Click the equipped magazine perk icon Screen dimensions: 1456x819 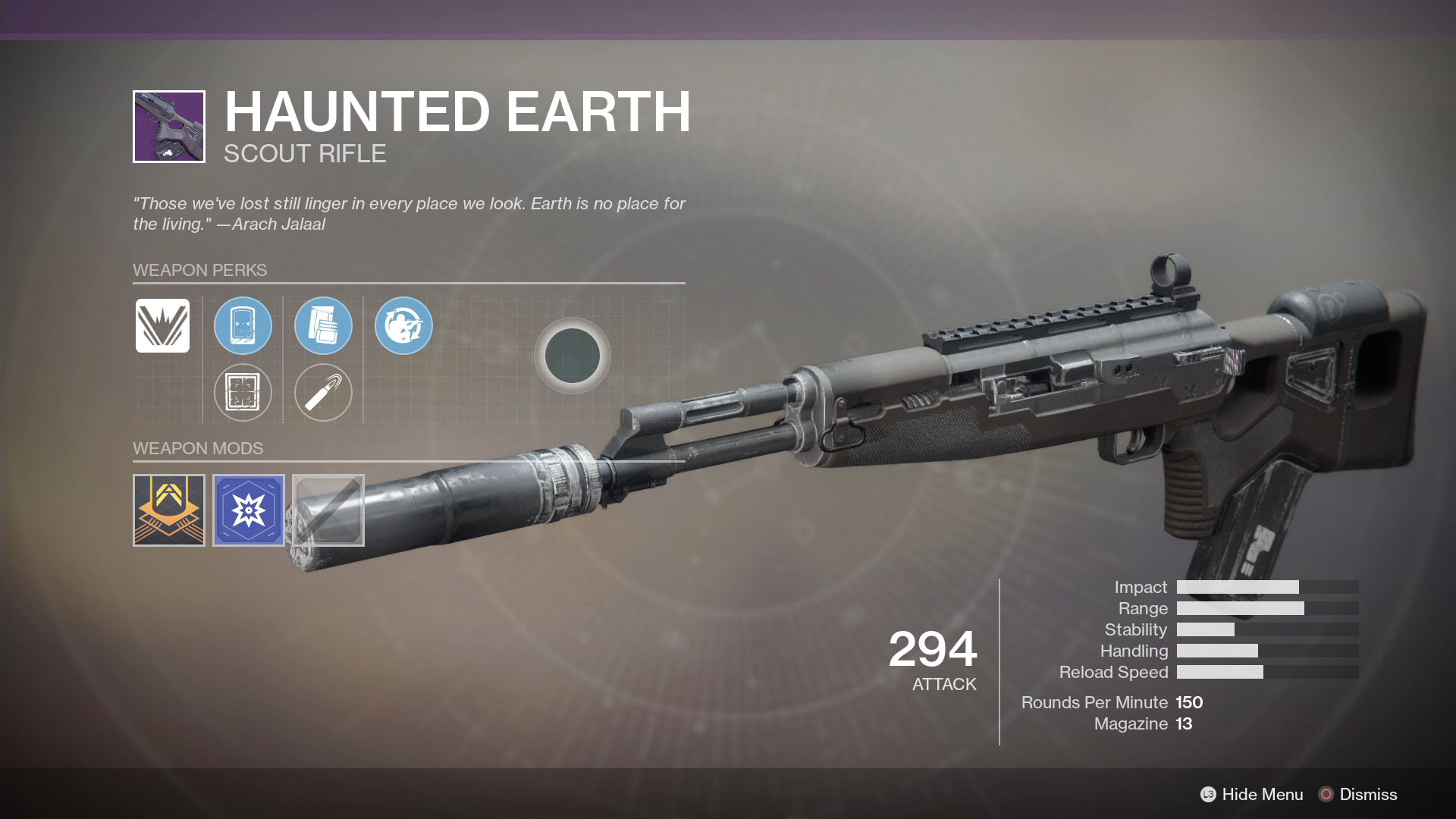point(323,326)
